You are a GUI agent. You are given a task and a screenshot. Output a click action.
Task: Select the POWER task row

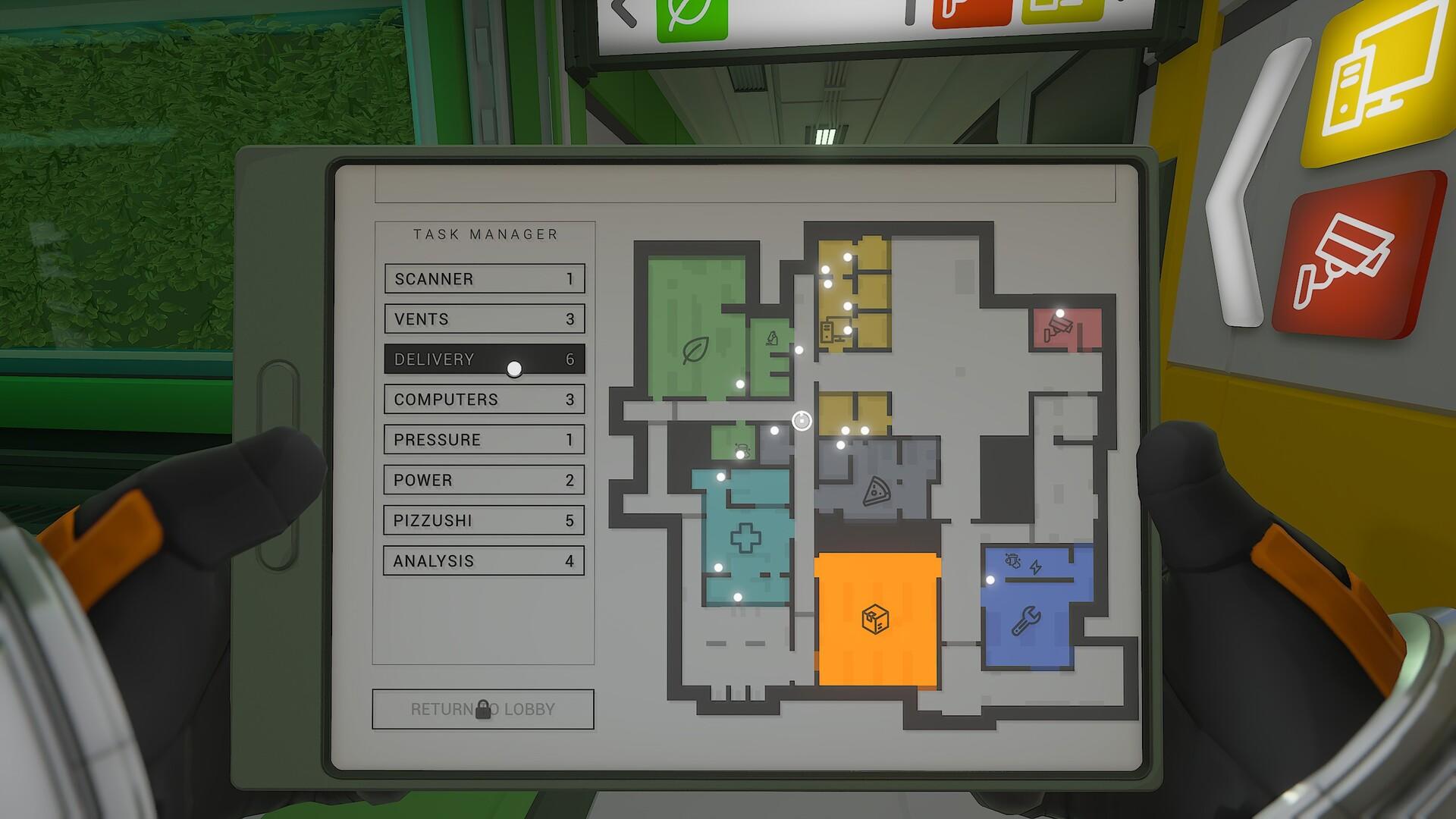tap(484, 480)
